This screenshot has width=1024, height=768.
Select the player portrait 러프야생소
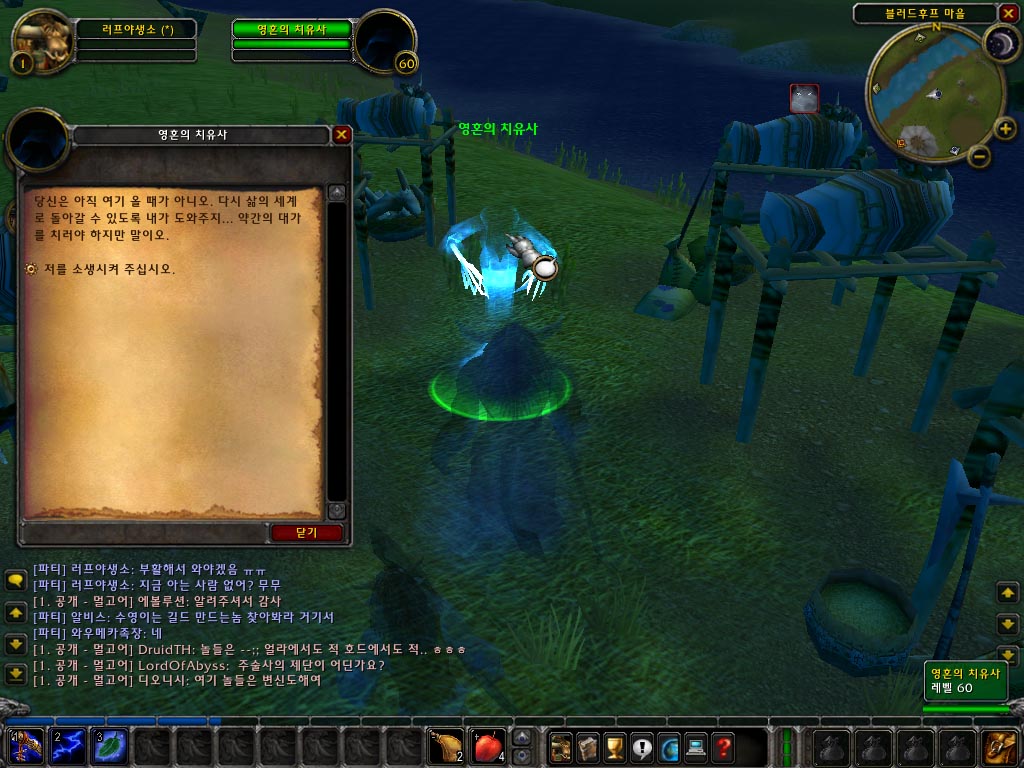click(x=44, y=41)
